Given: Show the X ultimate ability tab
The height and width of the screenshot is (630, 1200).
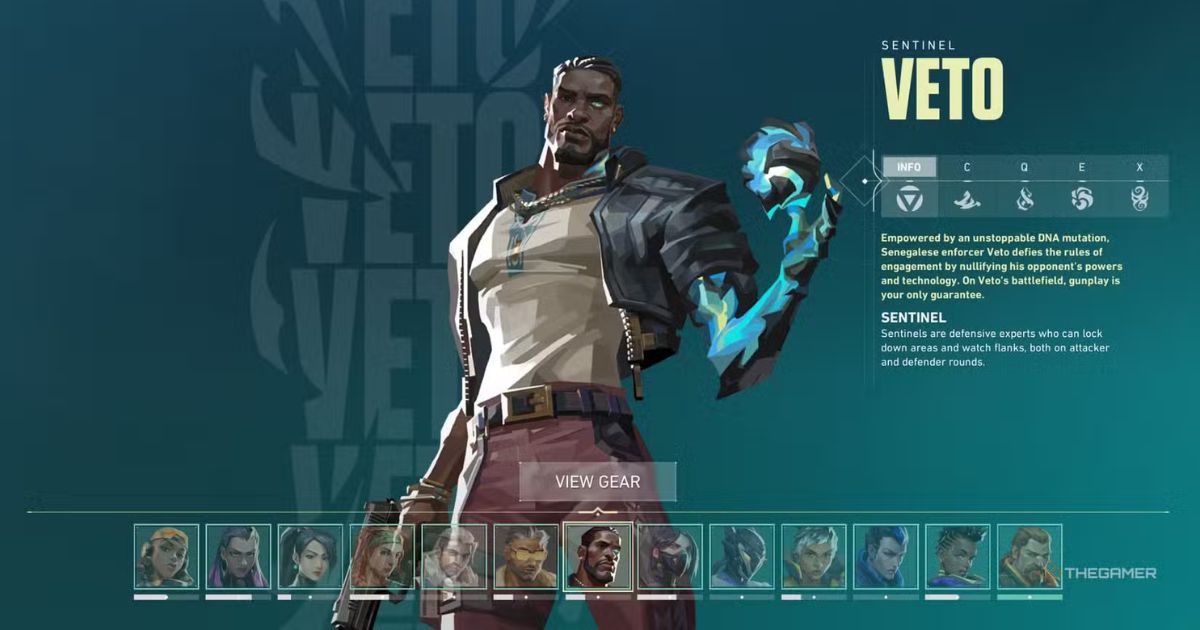Looking at the screenshot, I should [x=1139, y=197].
